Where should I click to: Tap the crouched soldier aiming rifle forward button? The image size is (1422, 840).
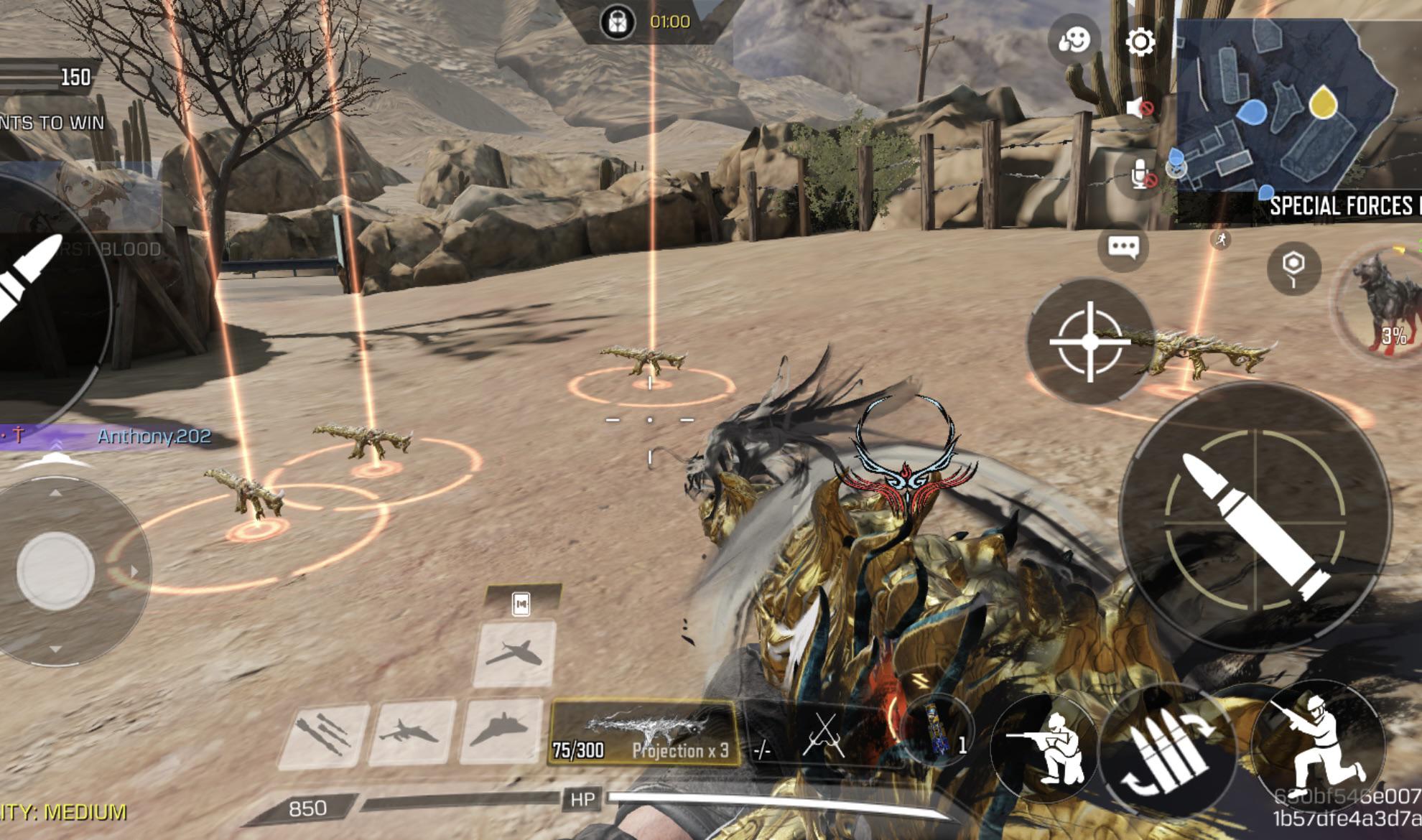[x=1046, y=747]
